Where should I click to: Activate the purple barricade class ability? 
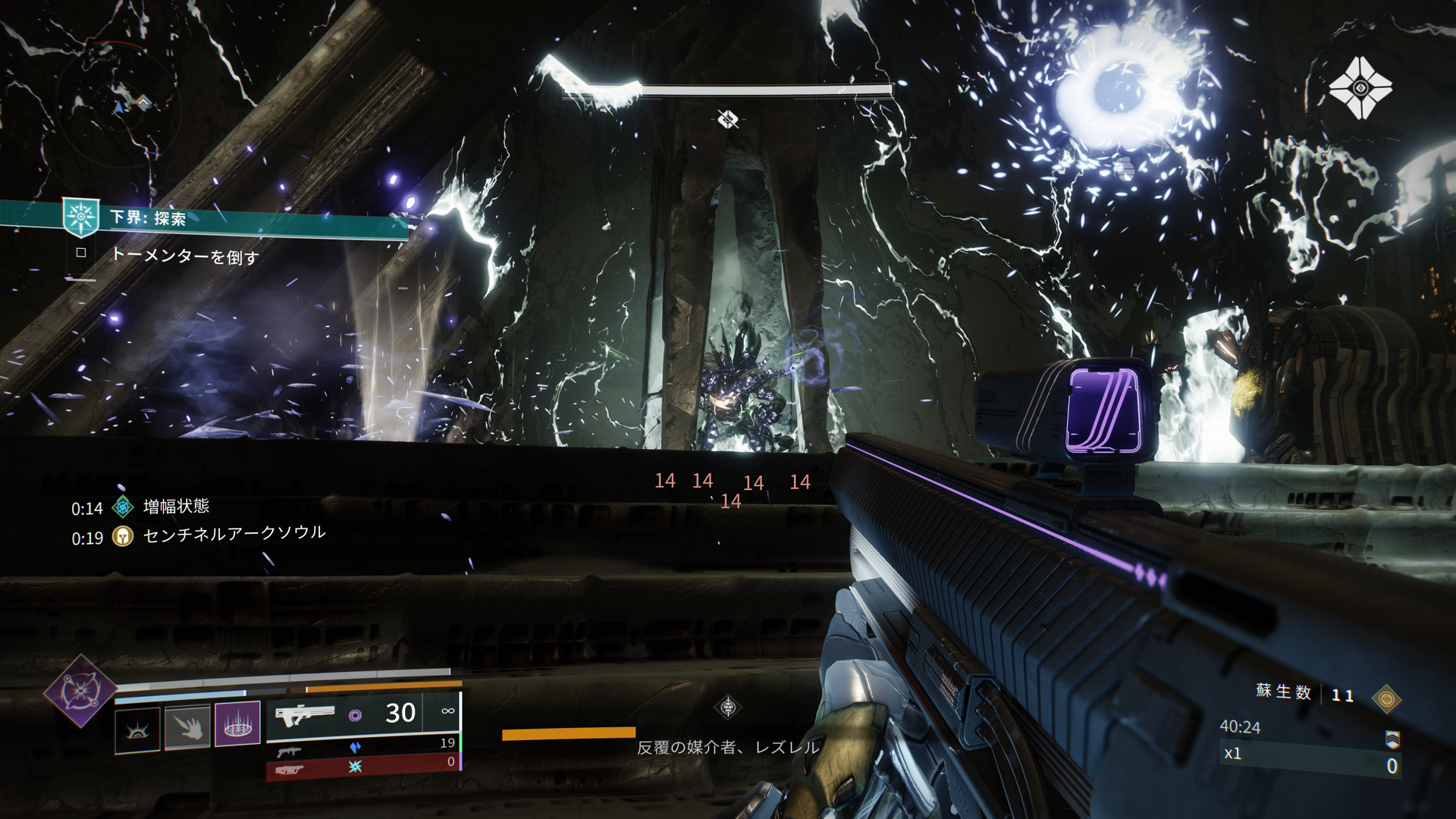point(237,723)
